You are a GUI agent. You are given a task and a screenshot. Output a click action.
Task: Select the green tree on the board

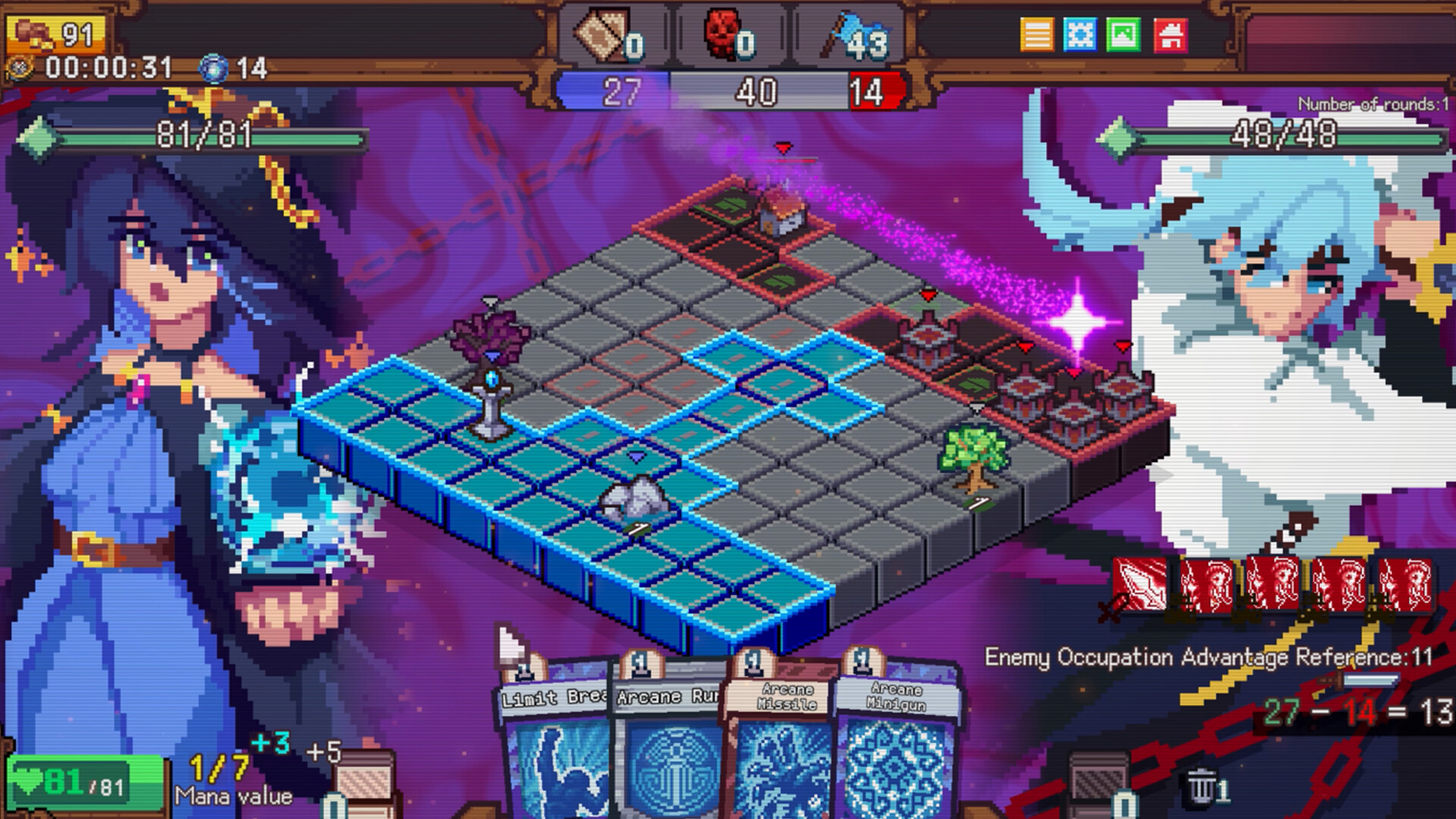973,457
